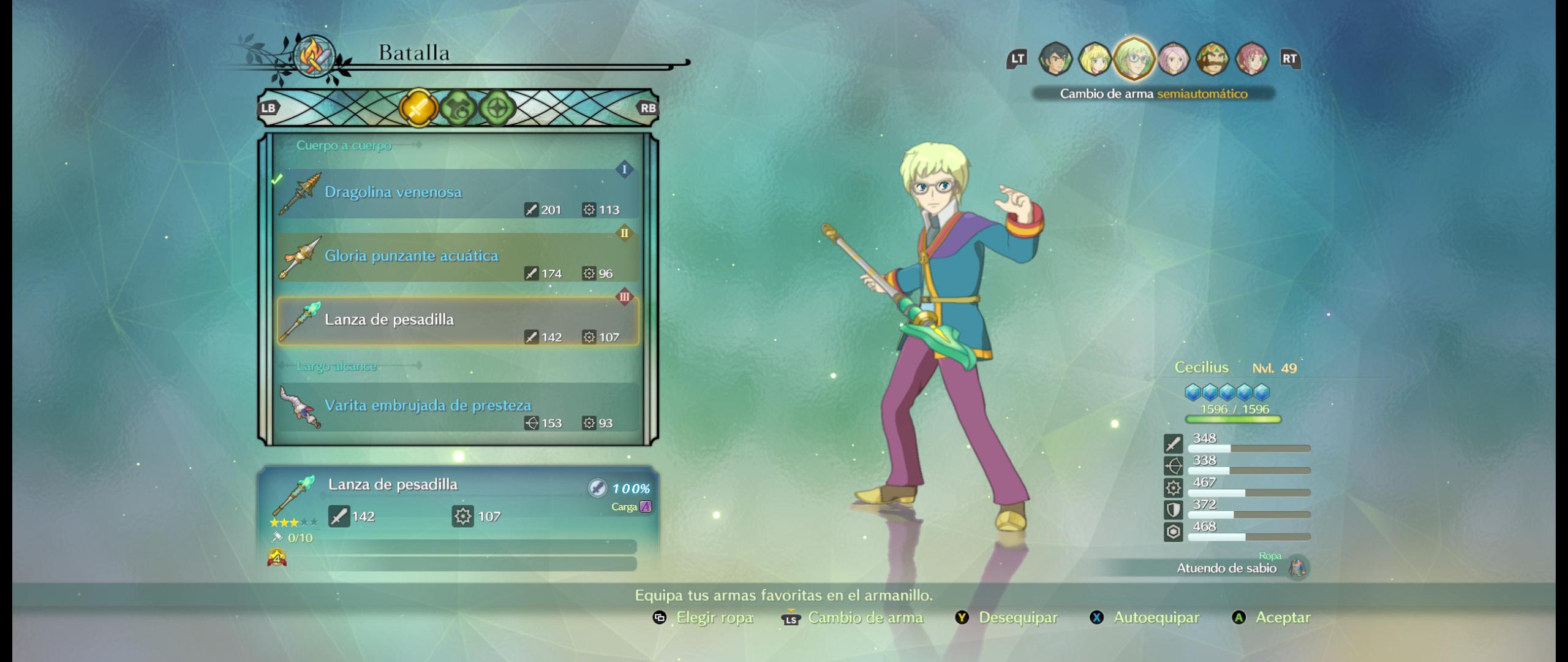Switch to the golden sword weapons tab
Viewport: 1568px width, 662px height.
(418, 108)
